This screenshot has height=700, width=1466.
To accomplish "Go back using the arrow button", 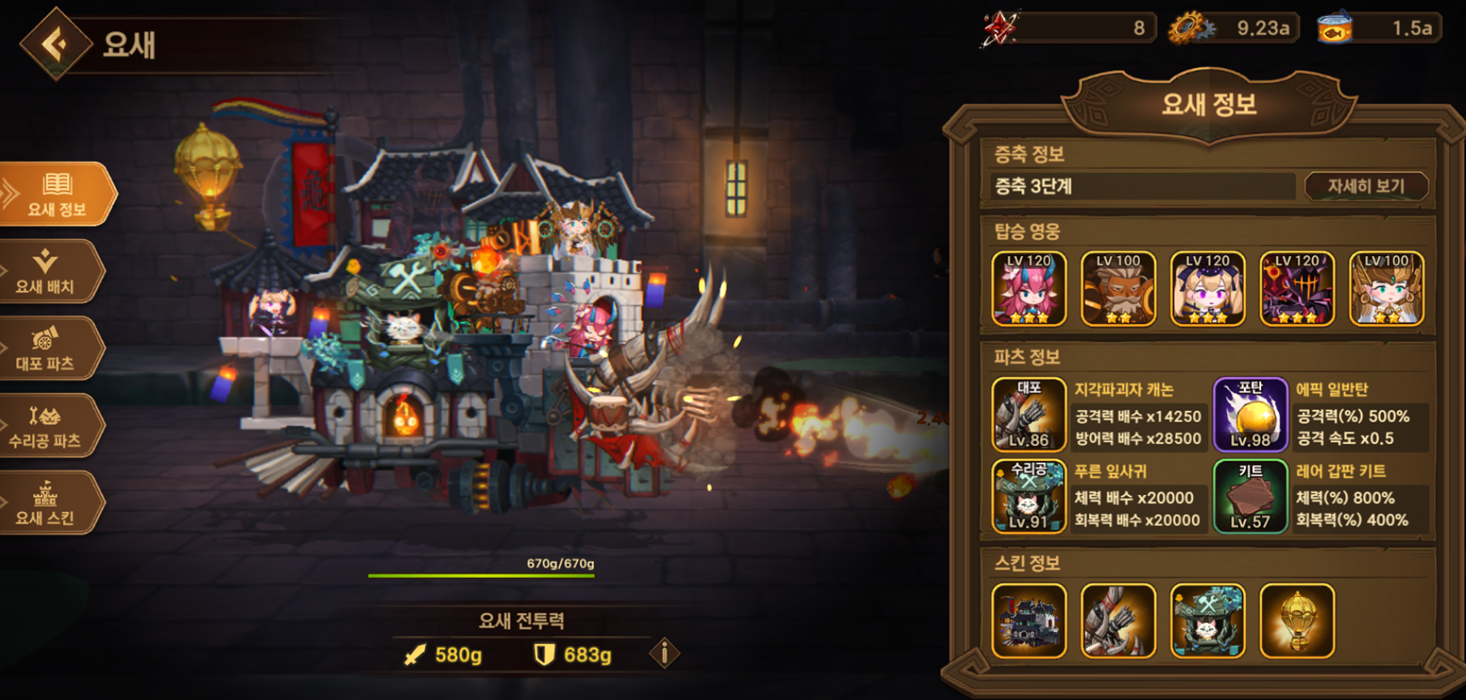I will (x=56, y=43).
